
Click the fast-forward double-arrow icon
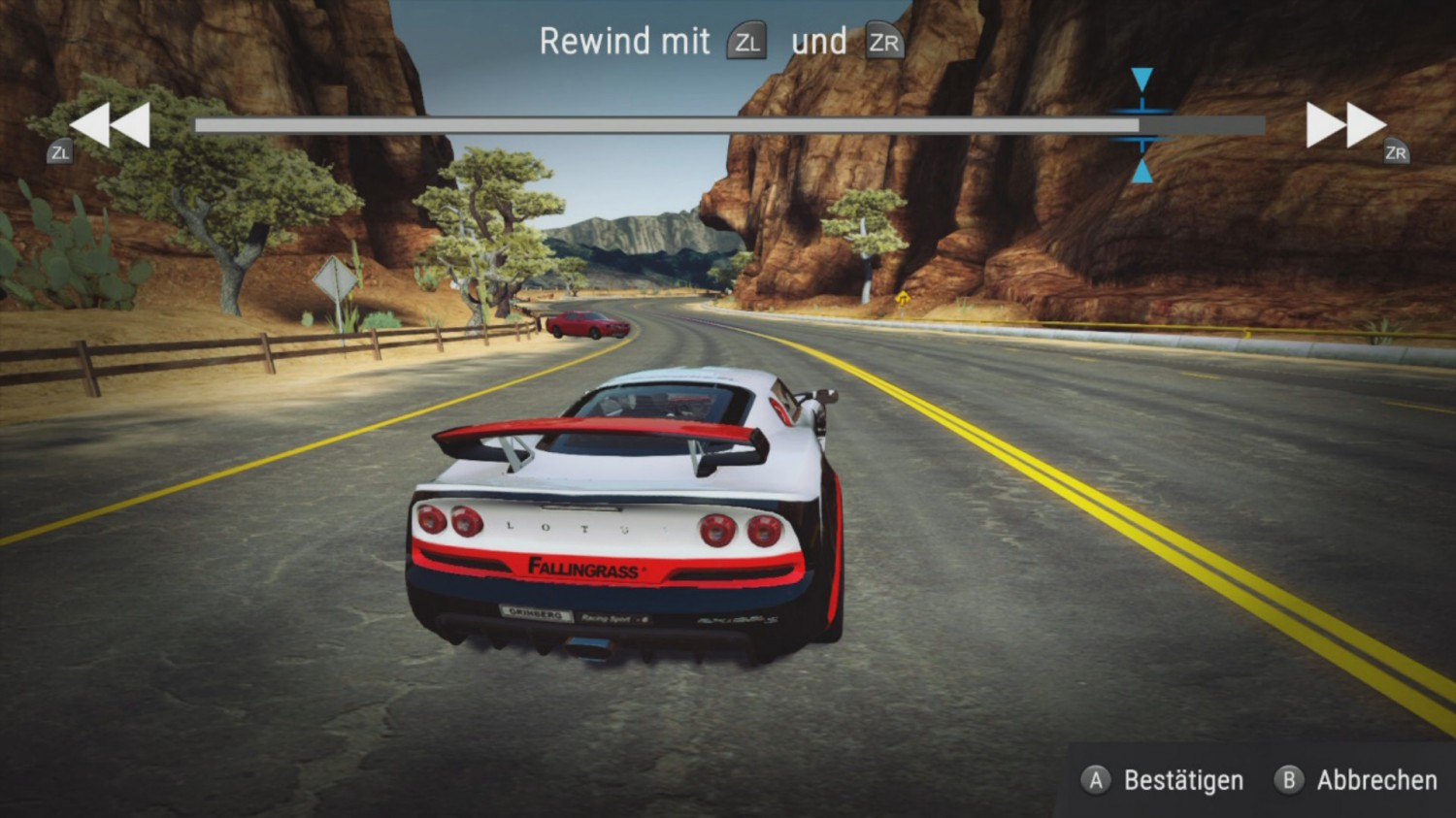tap(1344, 125)
